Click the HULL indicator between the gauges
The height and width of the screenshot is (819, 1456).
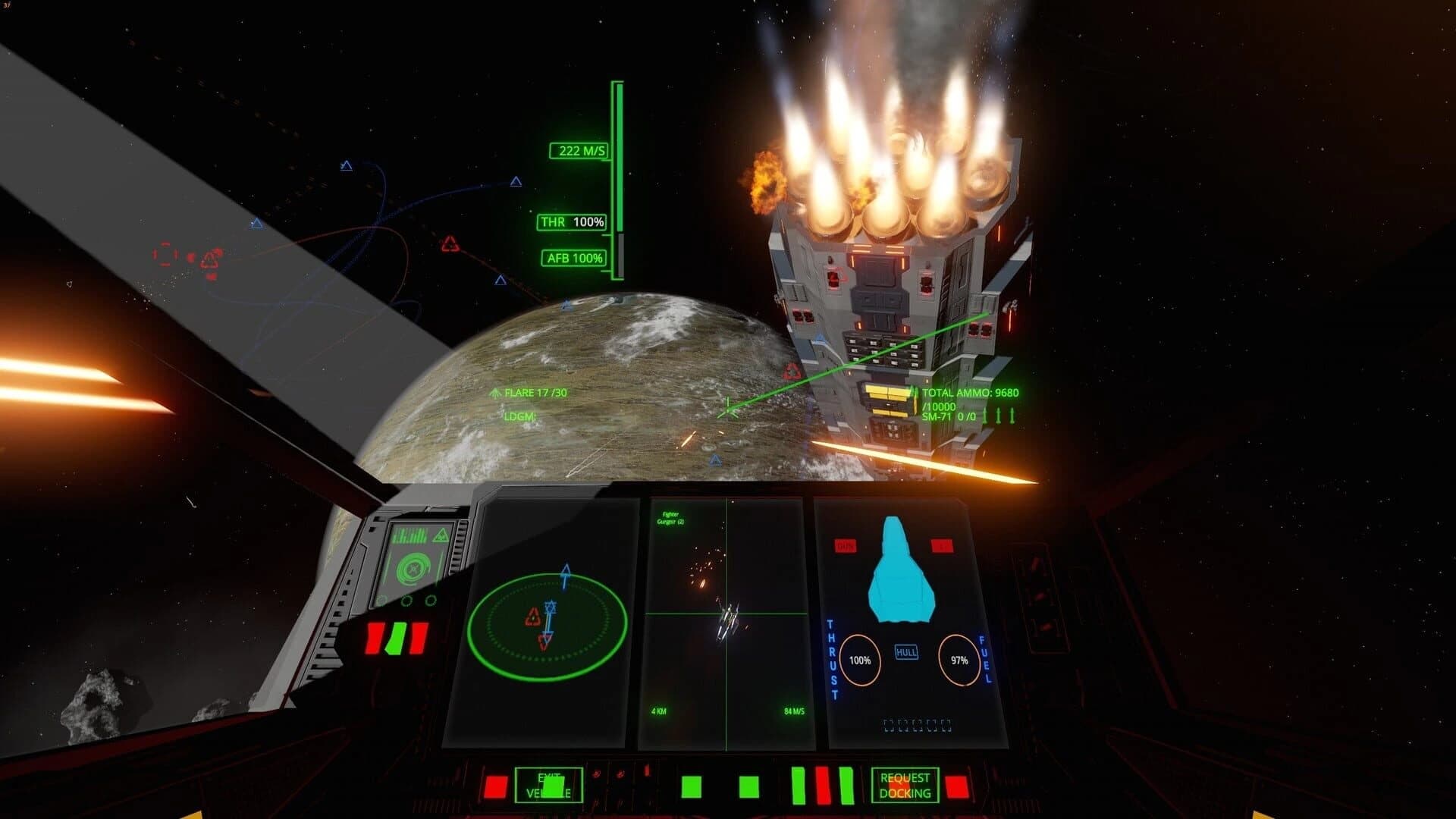[x=908, y=651]
